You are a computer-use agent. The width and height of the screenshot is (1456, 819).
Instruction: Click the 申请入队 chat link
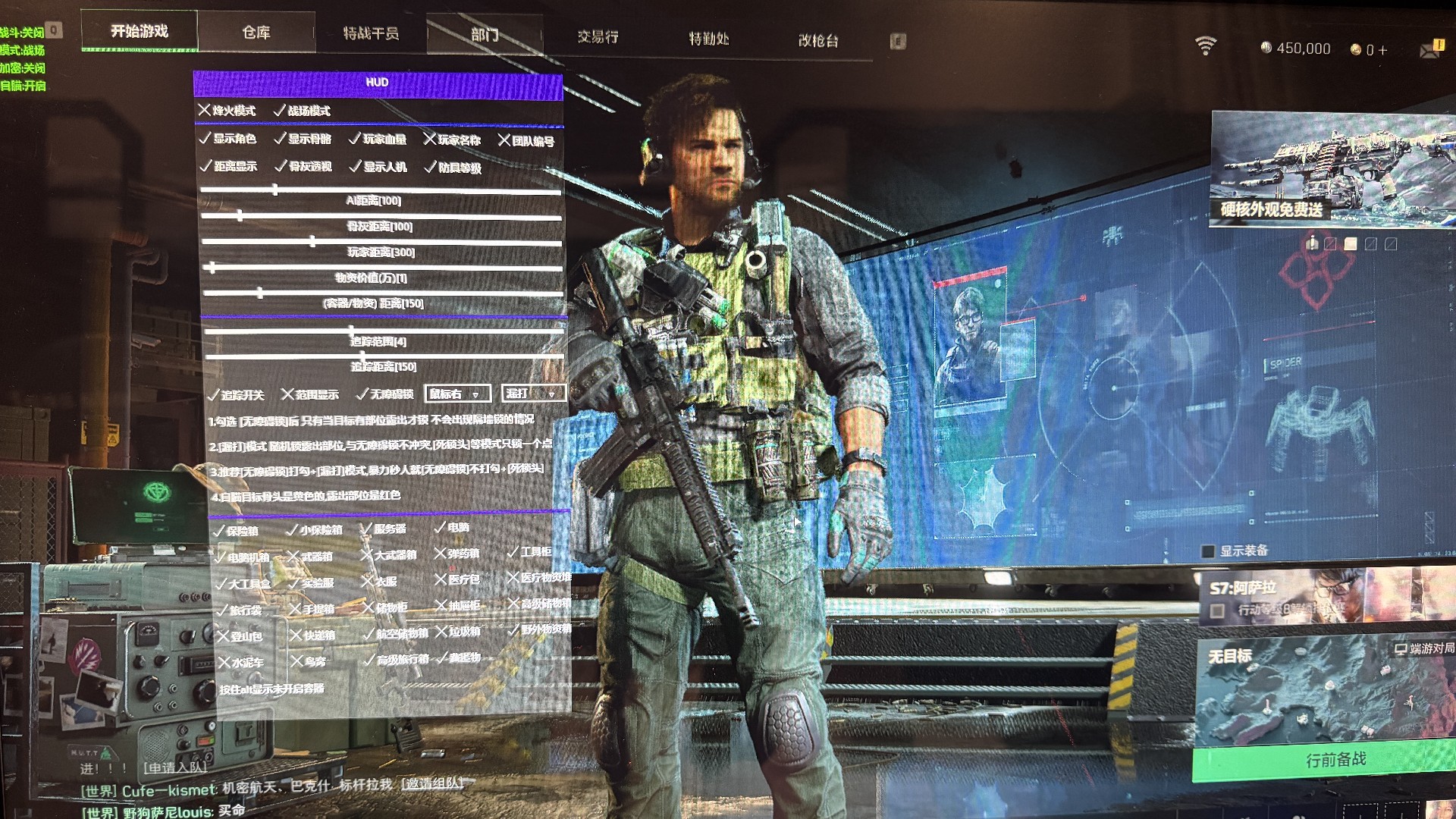[175, 767]
